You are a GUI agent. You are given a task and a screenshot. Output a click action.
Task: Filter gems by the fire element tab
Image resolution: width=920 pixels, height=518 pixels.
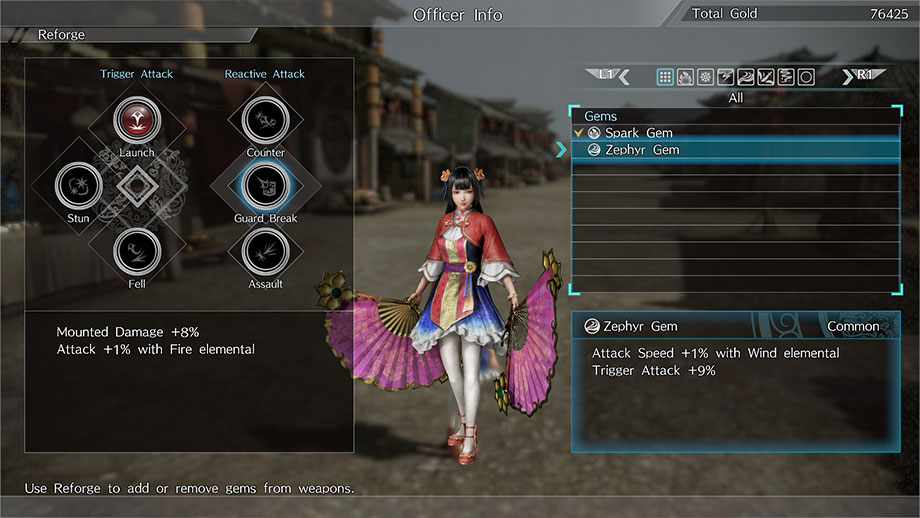point(685,77)
